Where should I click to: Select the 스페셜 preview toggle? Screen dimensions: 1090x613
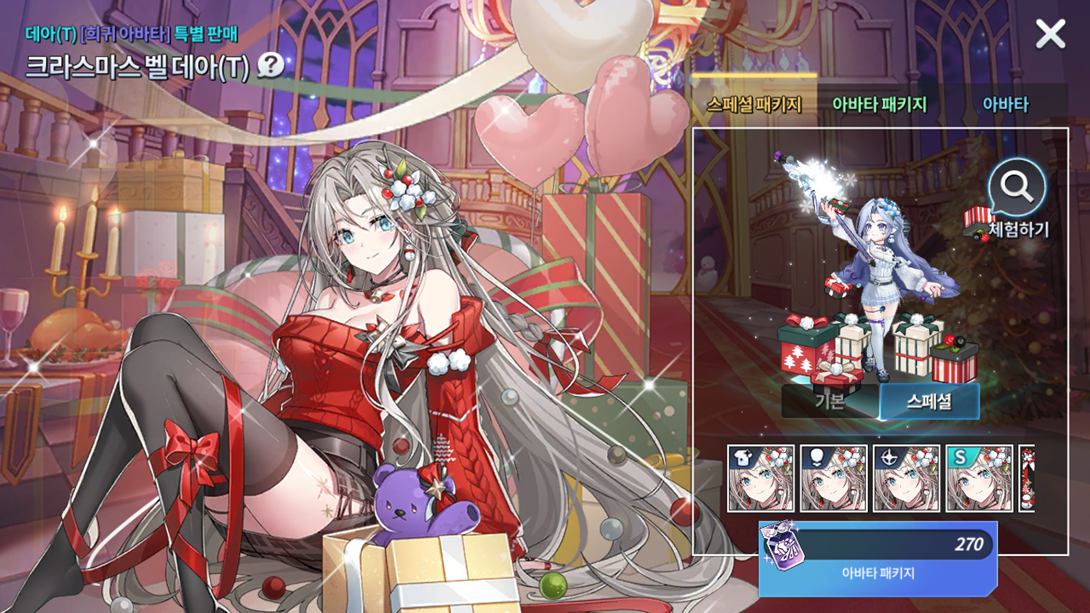pos(929,402)
